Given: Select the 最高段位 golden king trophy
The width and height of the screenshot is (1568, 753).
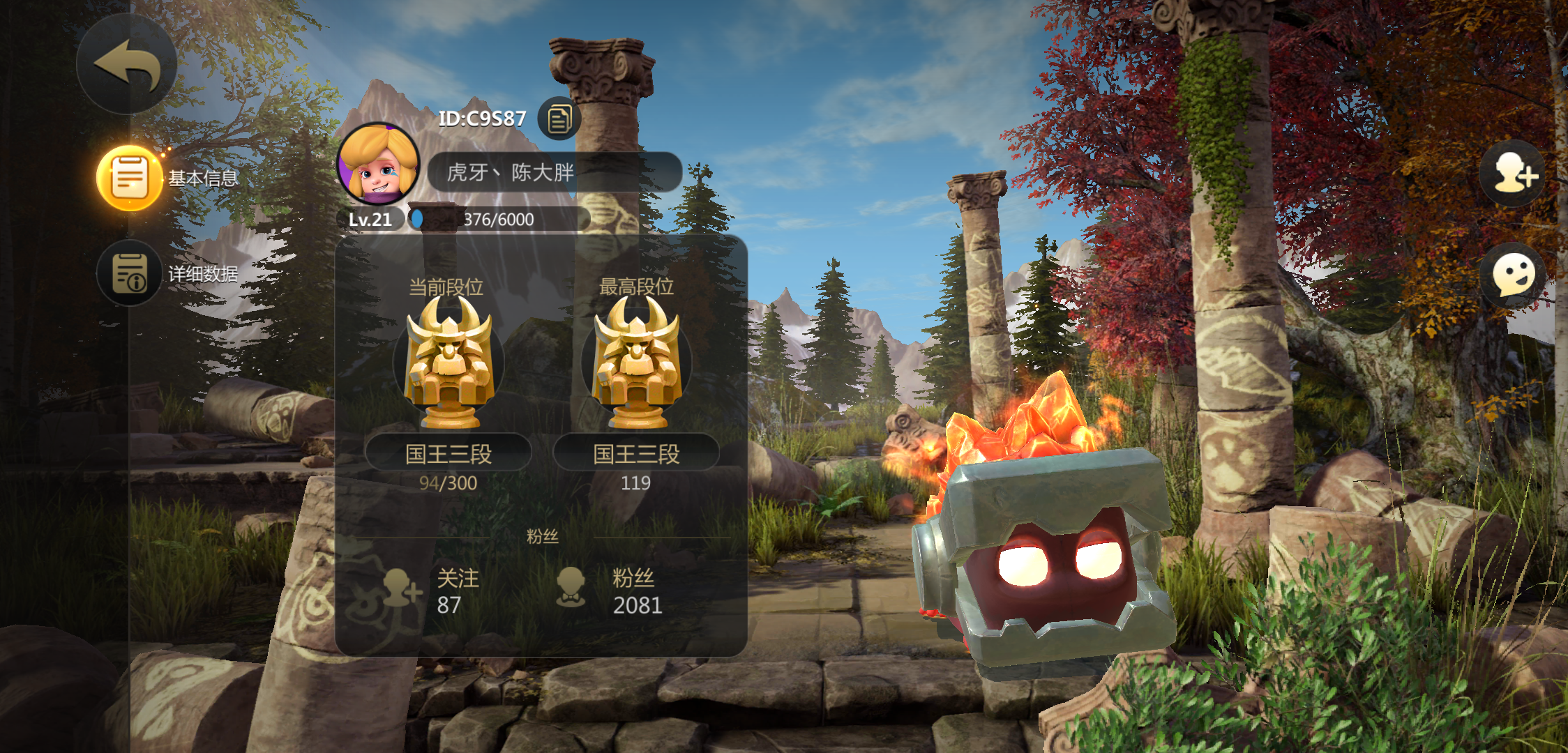Looking at the screenshot, I should 635,363.
